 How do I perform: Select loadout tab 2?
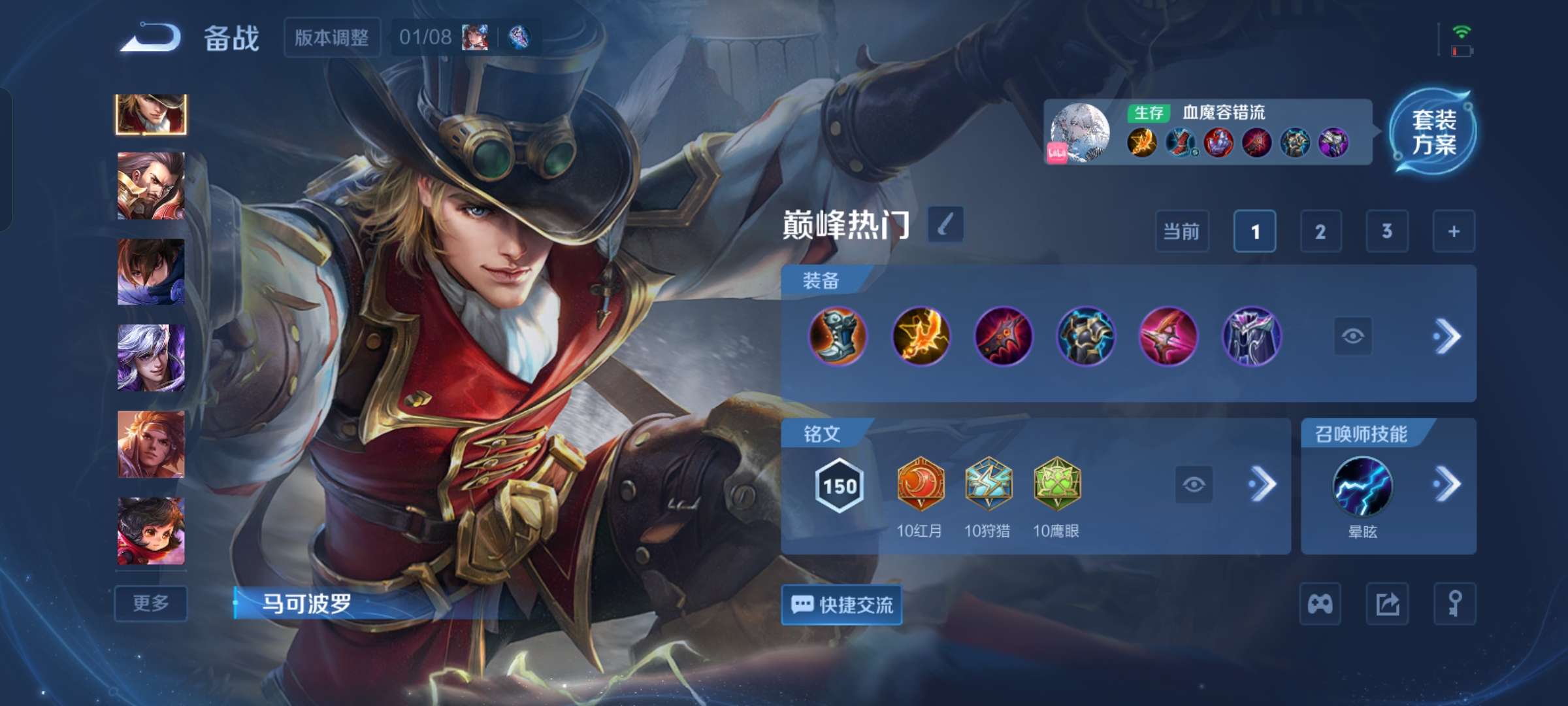[x=1321, y=231]
